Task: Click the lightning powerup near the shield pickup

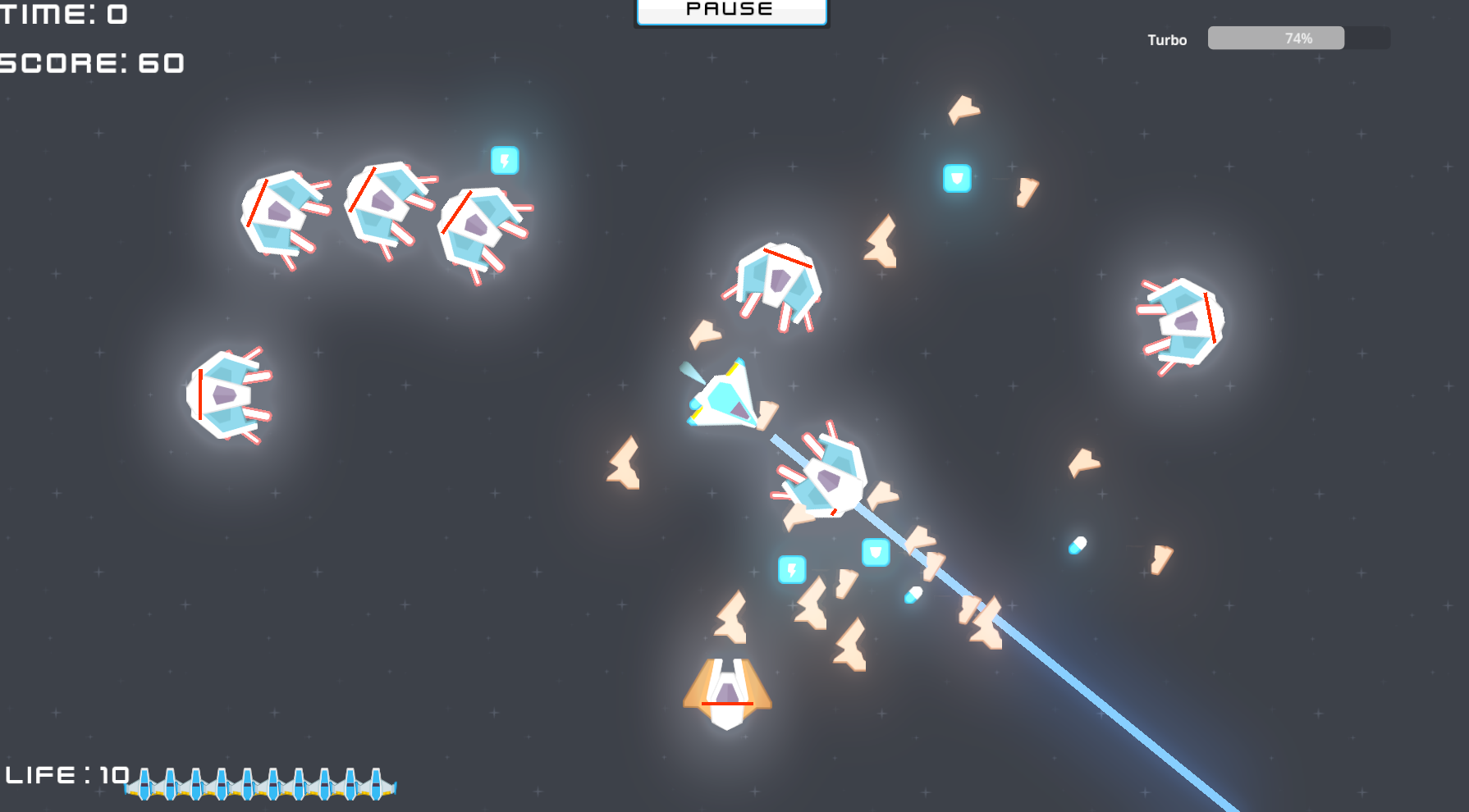Action: click(790, 568)
